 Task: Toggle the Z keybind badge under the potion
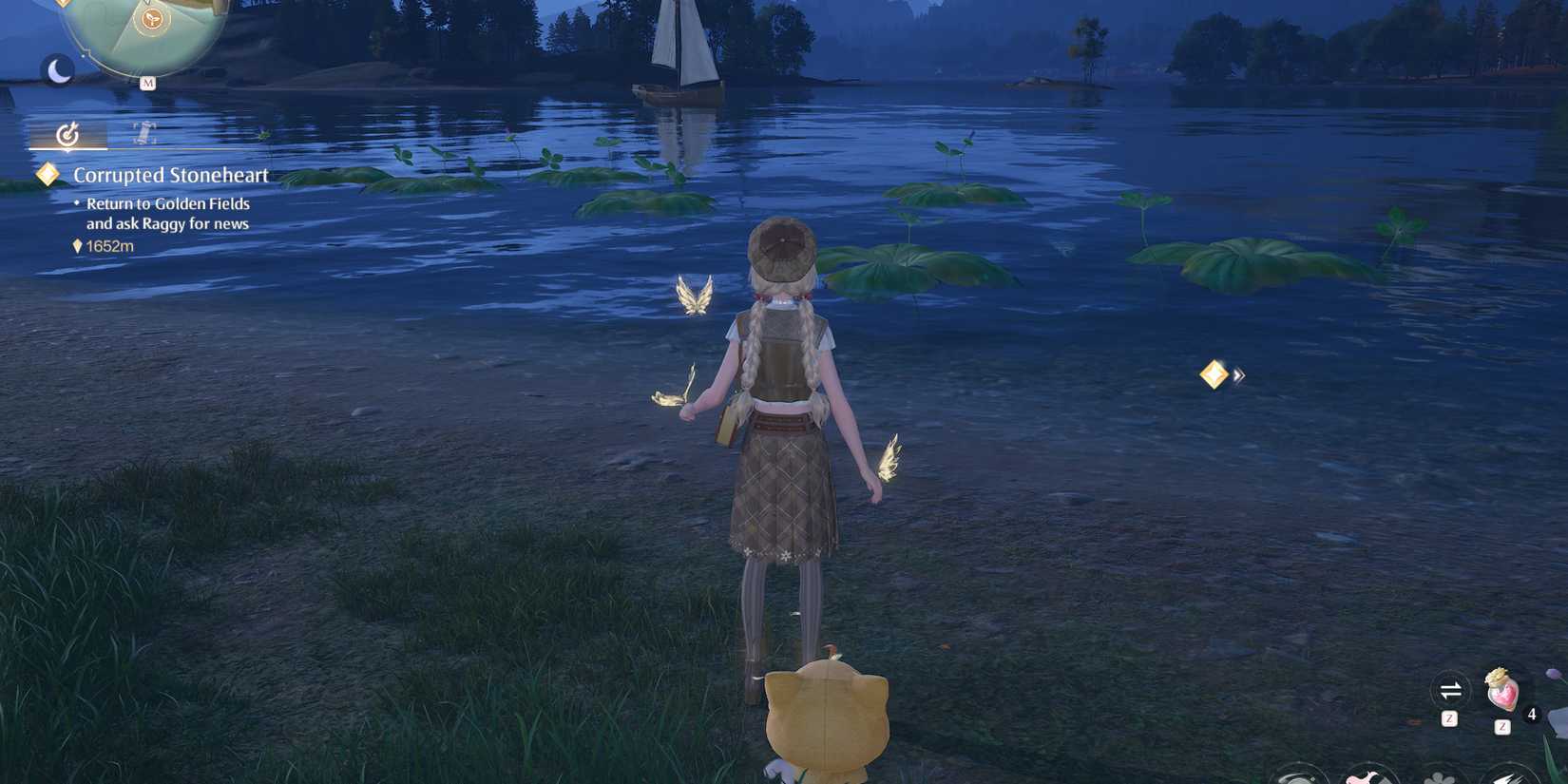(1502, 726)
